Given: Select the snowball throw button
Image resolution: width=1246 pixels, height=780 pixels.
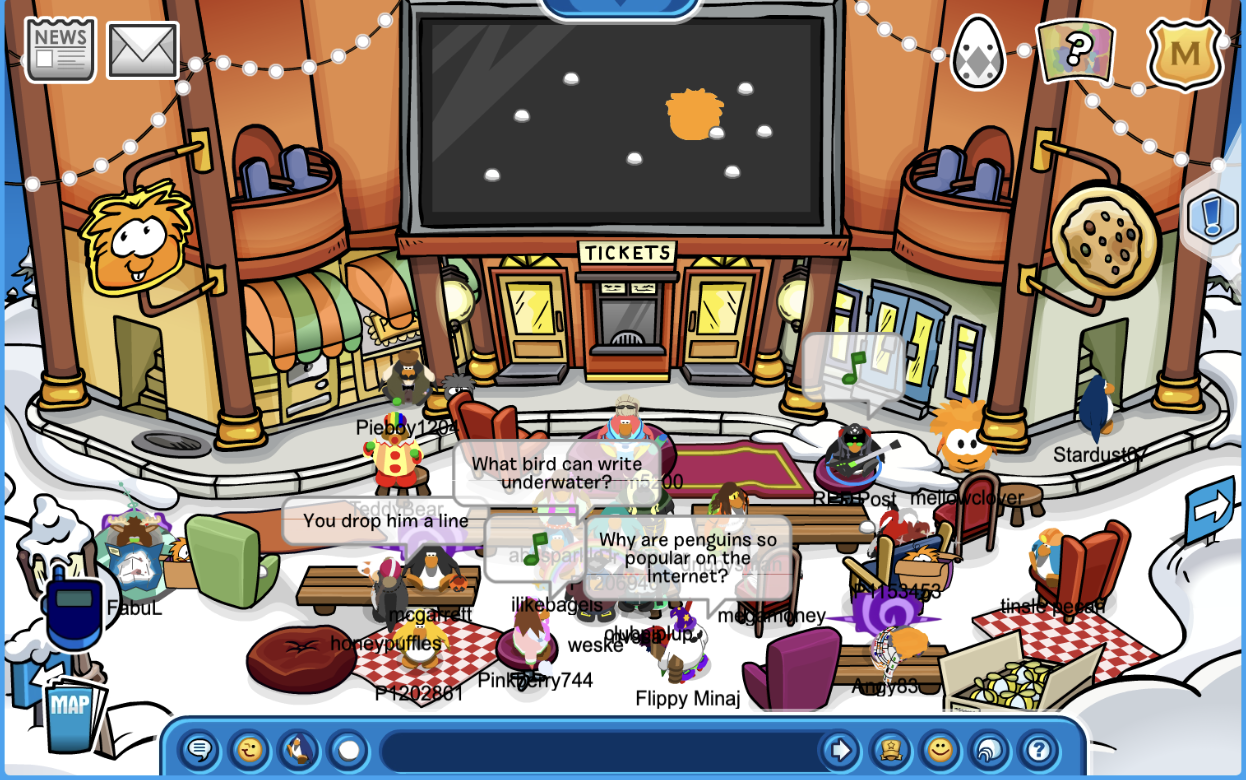Looking at the screenshot, I should coord(347,749).
